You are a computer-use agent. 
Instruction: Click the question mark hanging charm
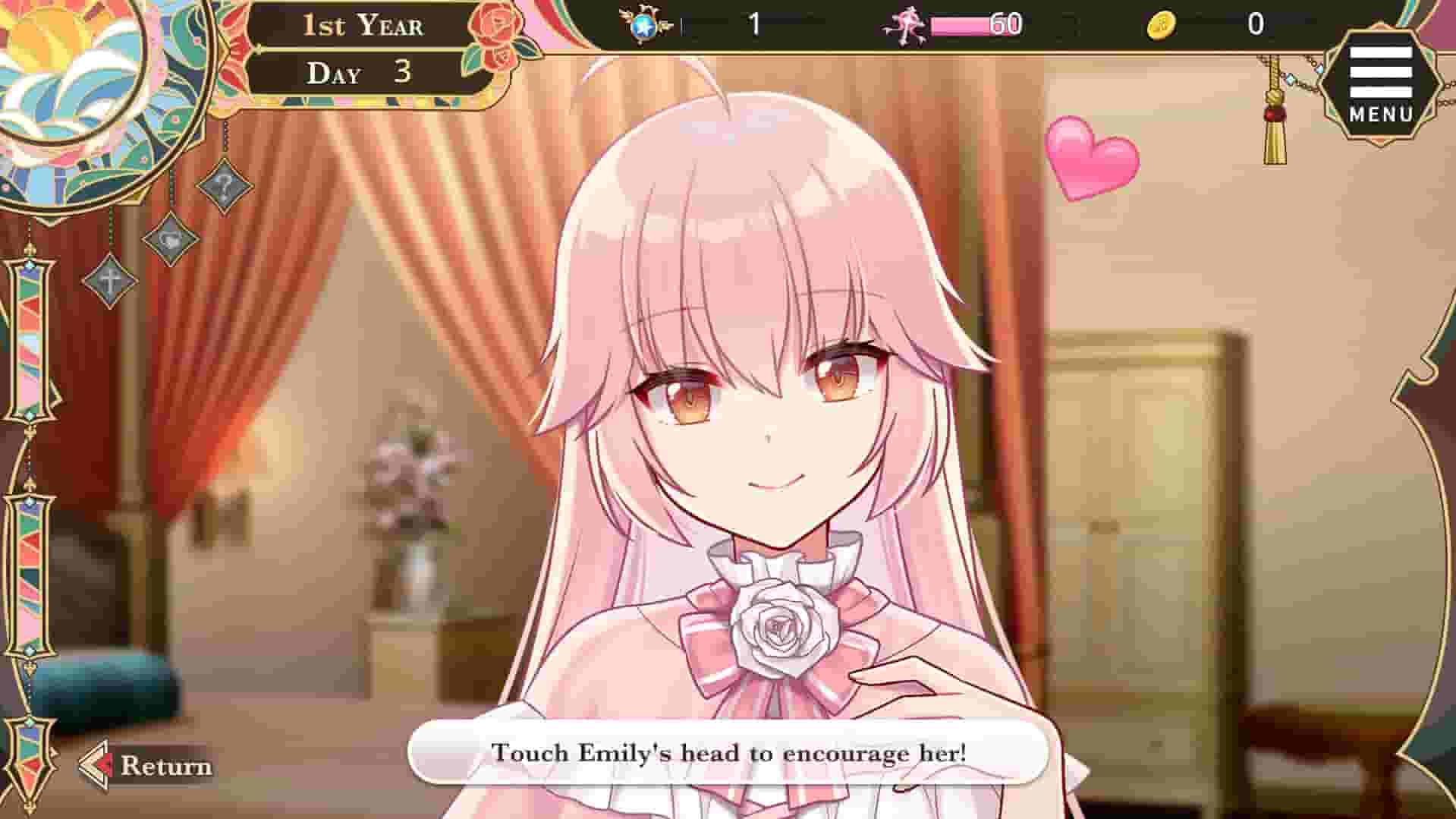click(x=225, y=187)
